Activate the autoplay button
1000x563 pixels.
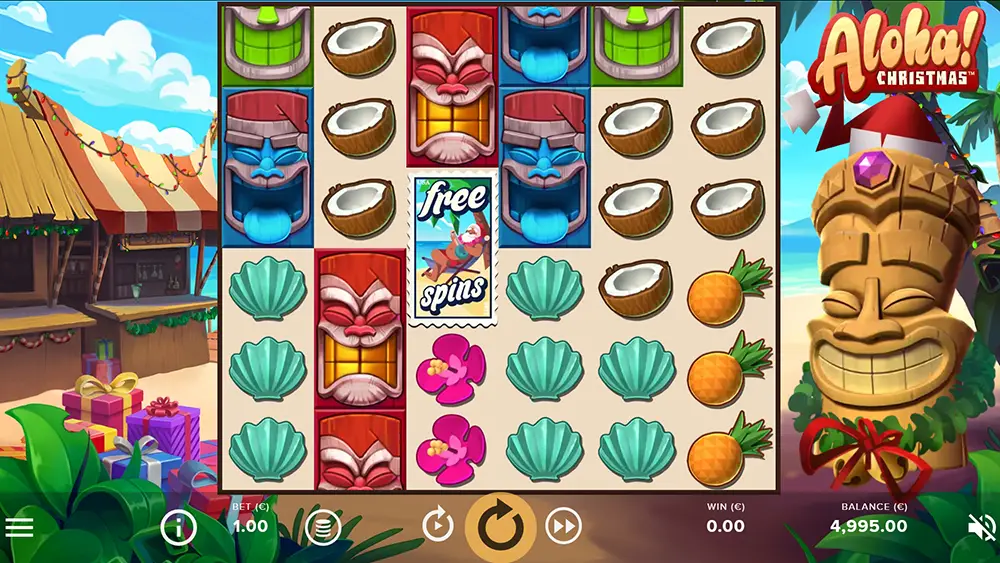coord(438,525)
